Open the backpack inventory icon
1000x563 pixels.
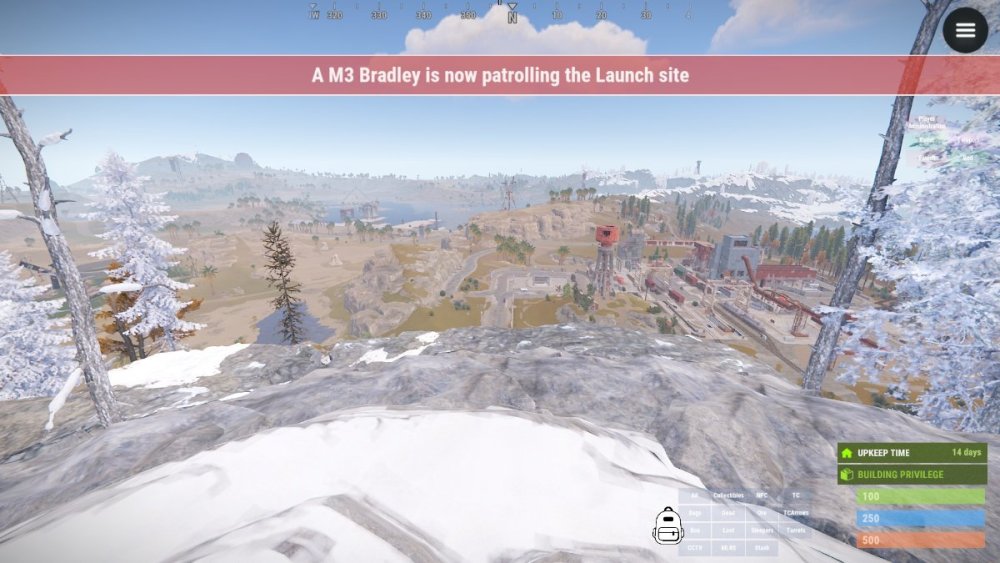pos(667,525)
